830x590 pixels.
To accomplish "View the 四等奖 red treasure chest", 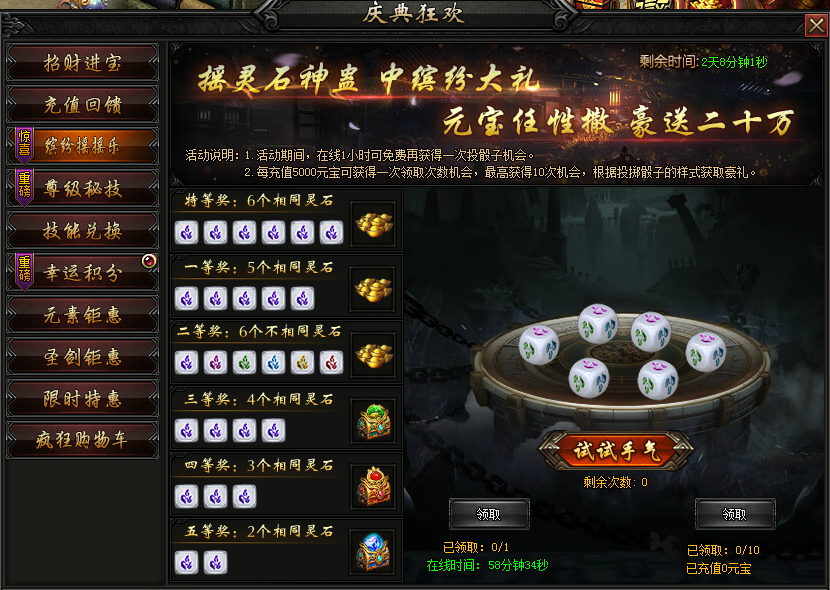I will click(x=375, y=486).
